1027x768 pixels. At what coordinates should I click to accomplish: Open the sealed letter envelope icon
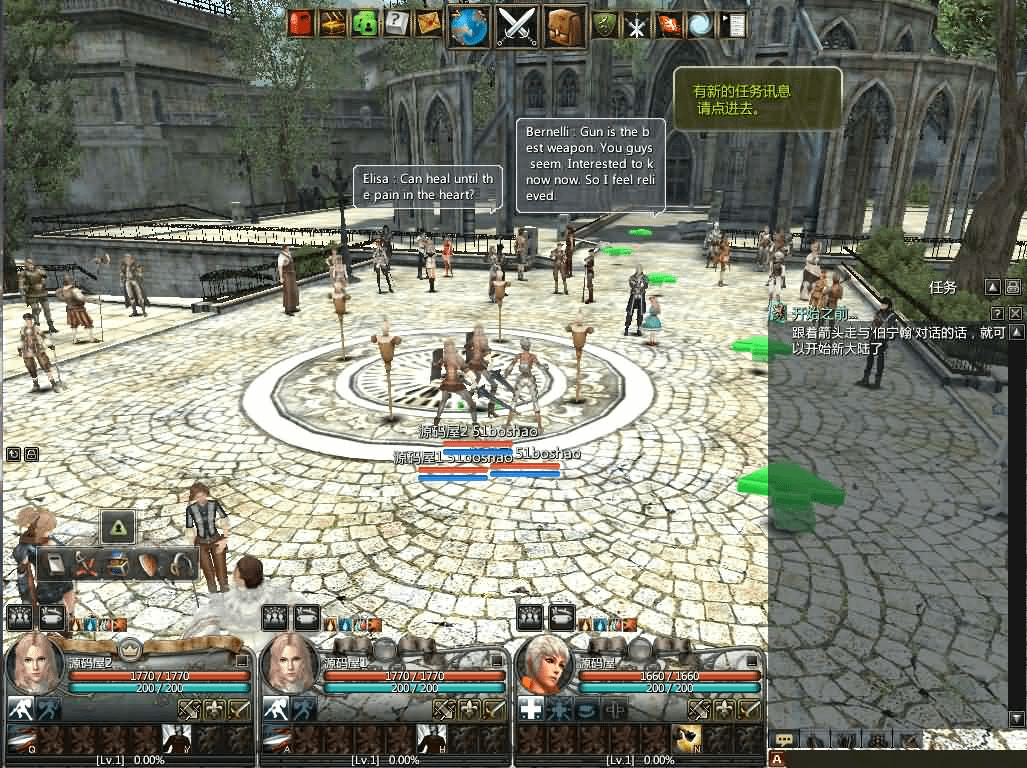[x=429, y=24]
